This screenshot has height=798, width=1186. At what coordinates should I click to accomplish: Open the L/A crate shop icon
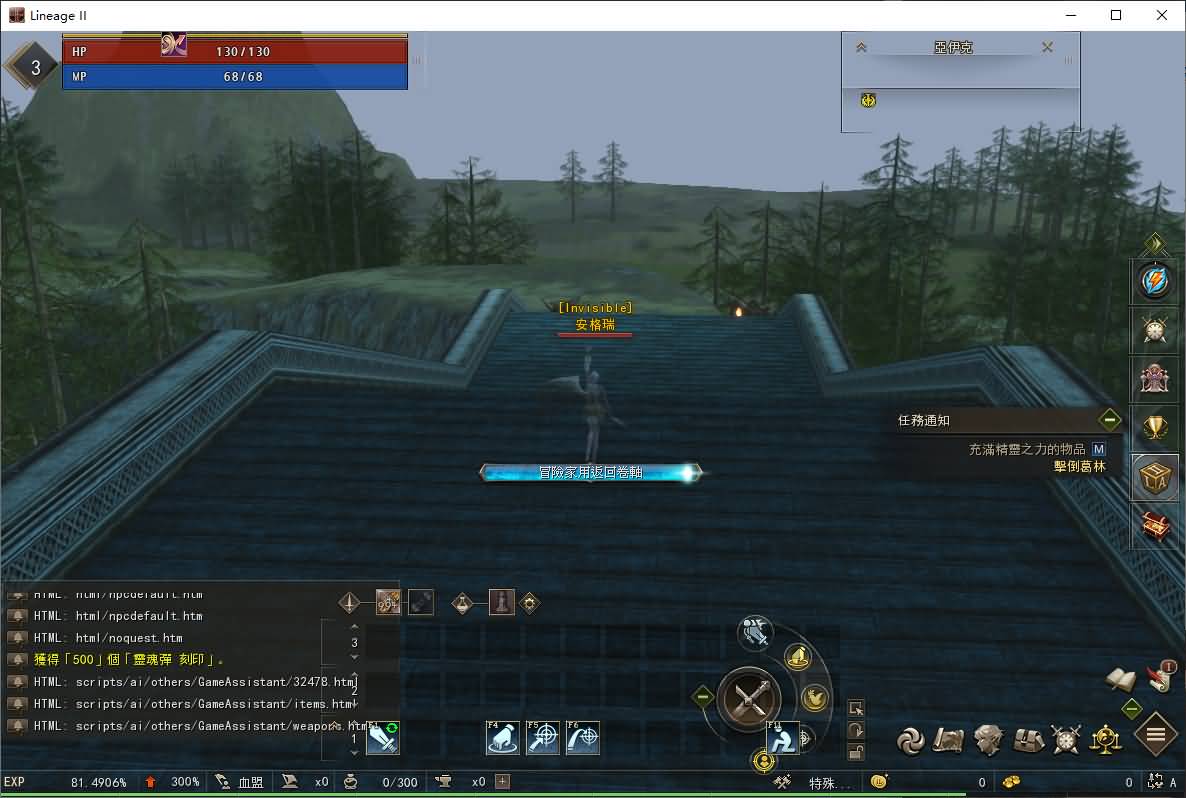coord(1155,478)
